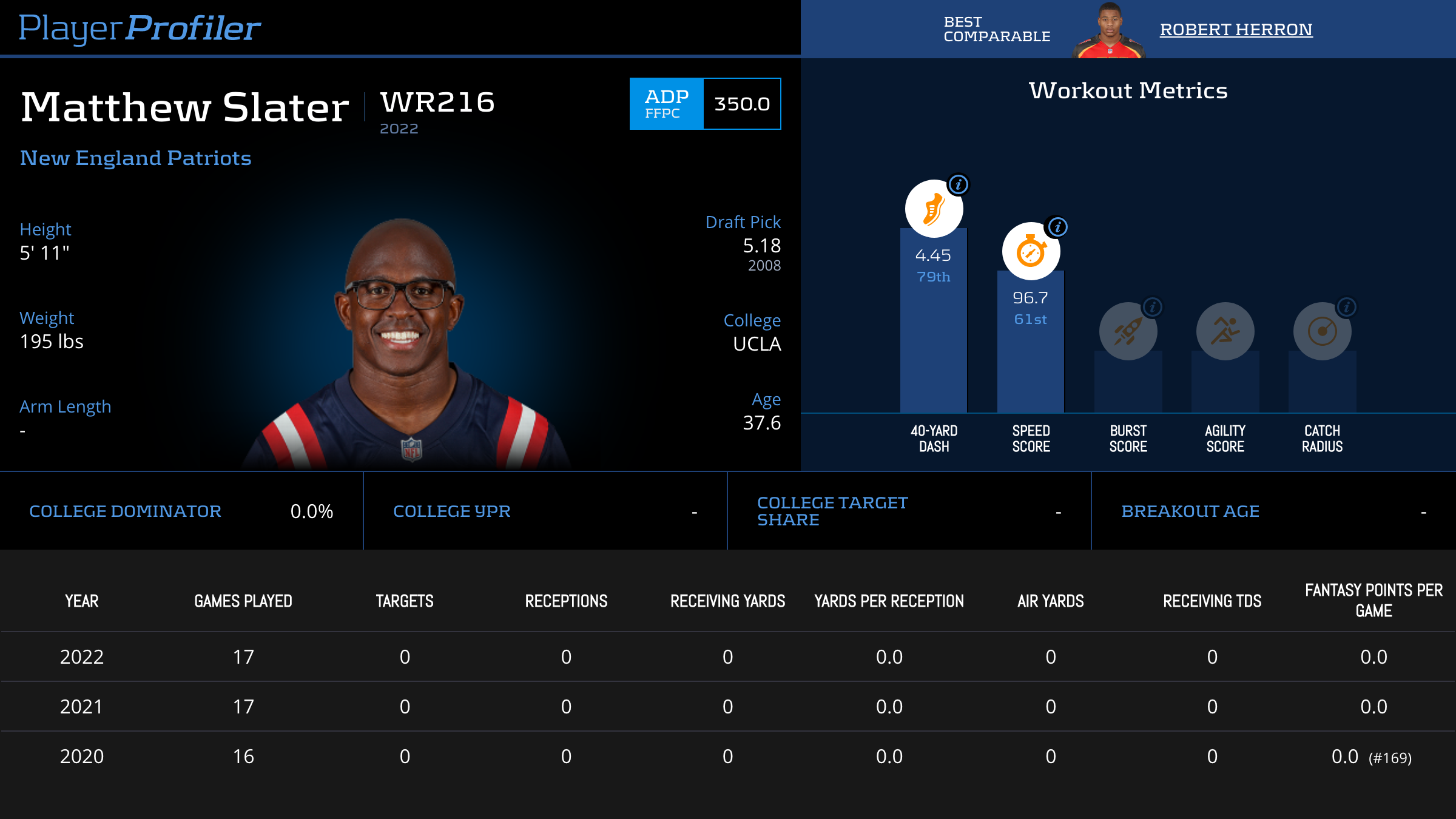Sort table by Receiving Yards header
This screenshot has height=819, width=1456.
[x=727, y=601]
